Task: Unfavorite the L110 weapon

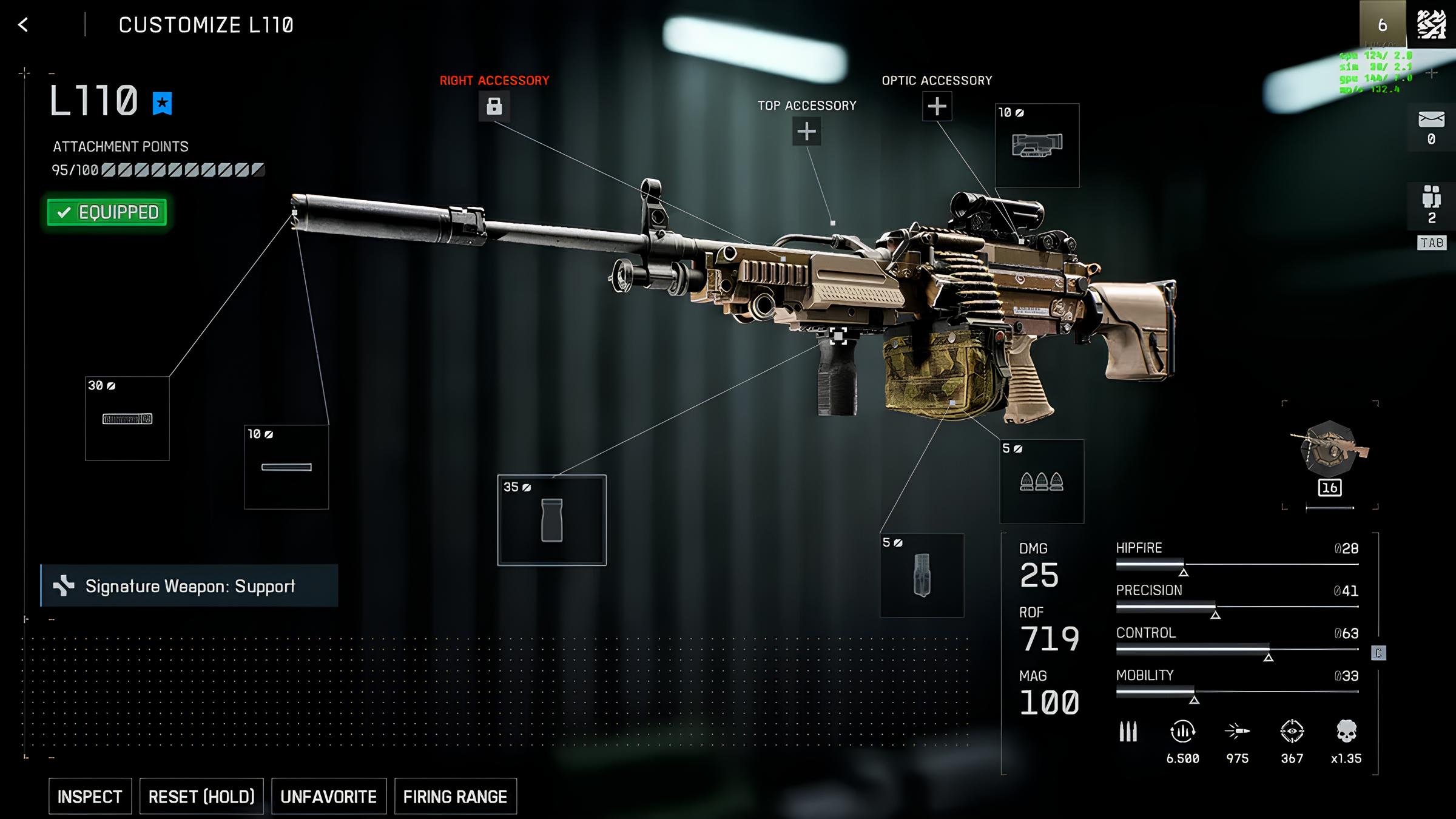Action: point(328,796)
